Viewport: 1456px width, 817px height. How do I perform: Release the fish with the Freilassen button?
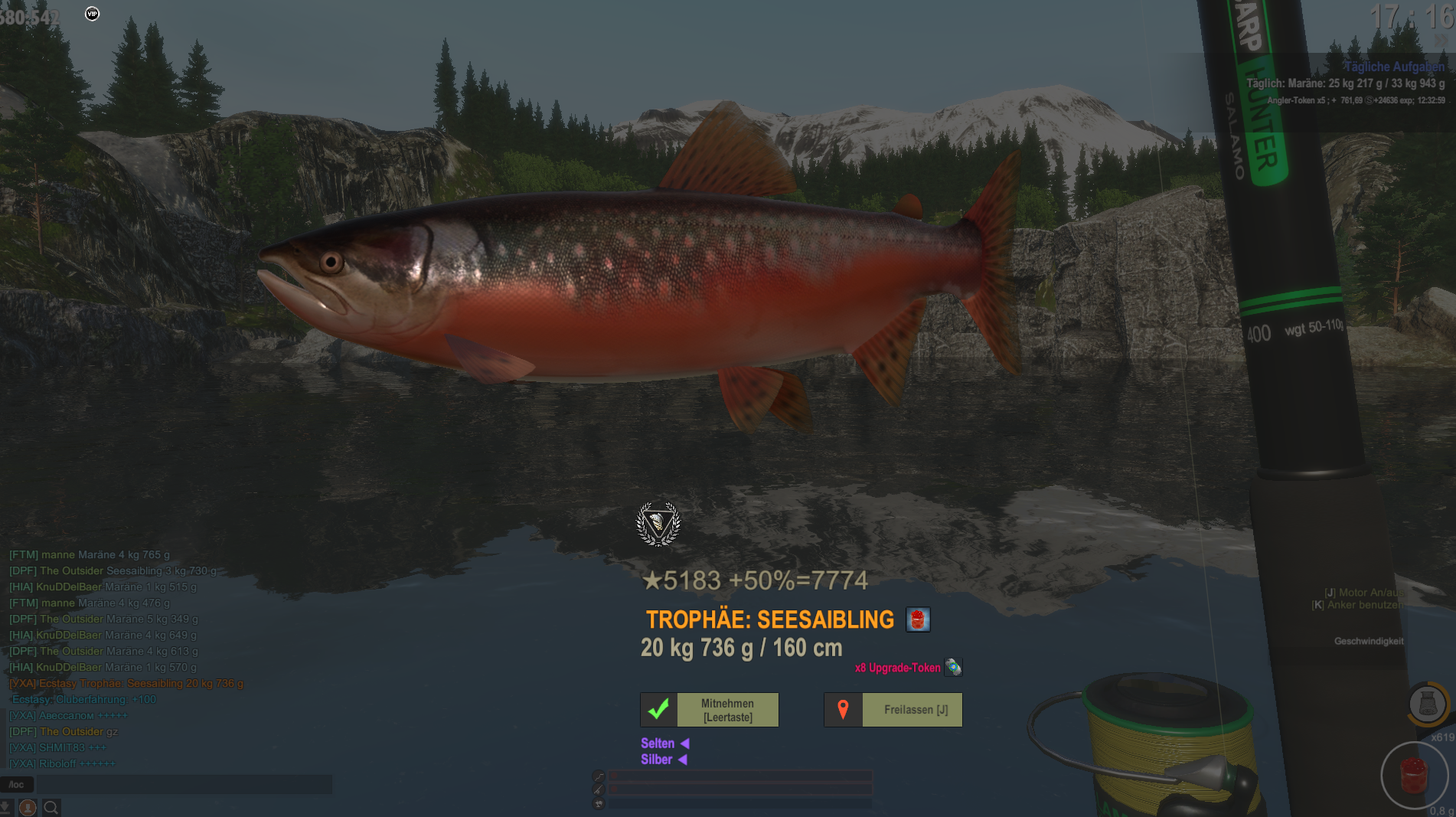click(x=893, y=710)
